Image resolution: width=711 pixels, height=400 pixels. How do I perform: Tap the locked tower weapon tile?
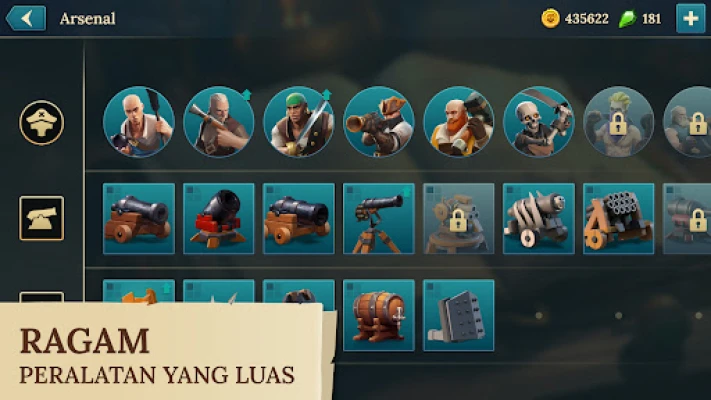458,218
